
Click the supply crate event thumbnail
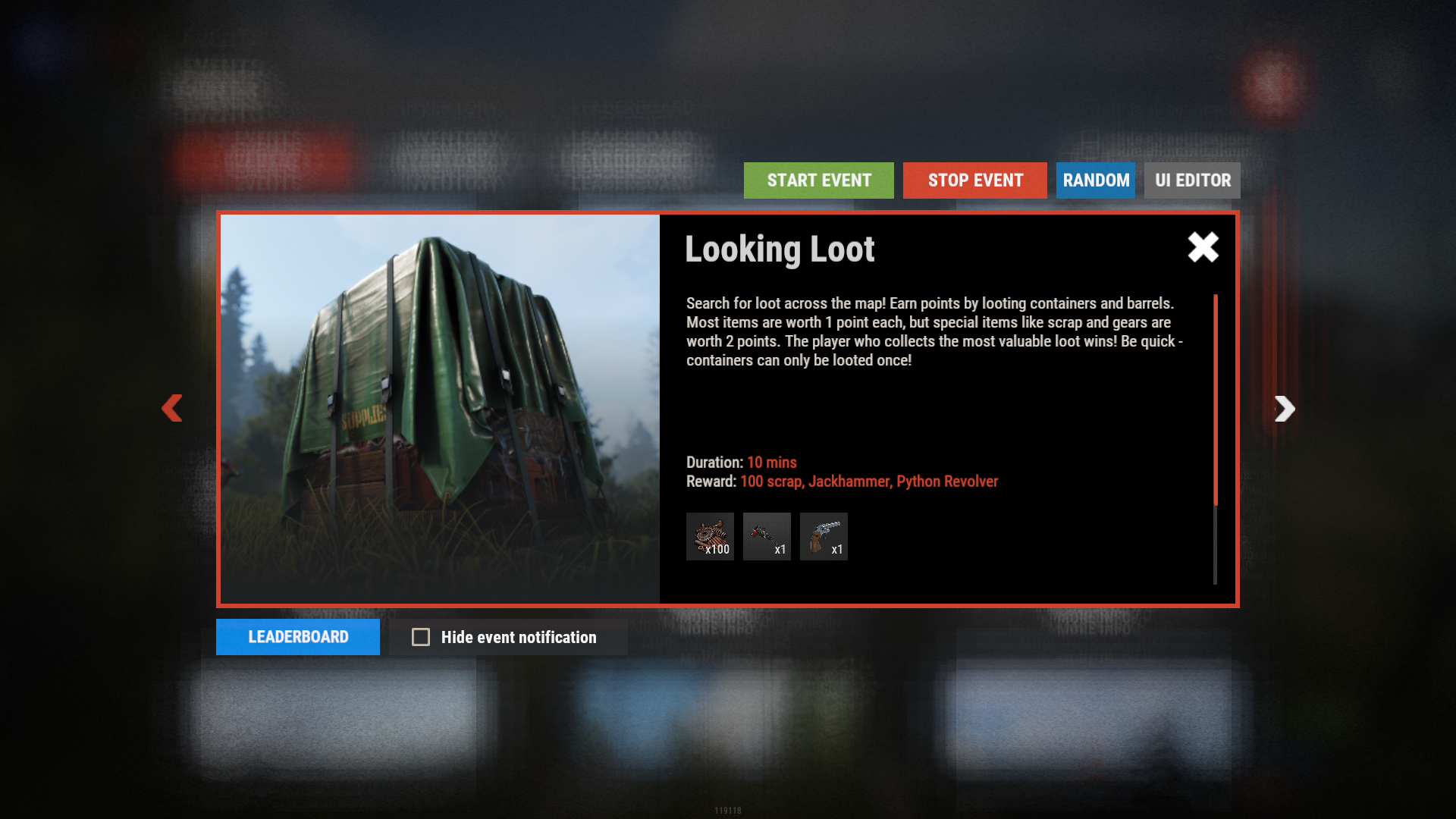440,409
